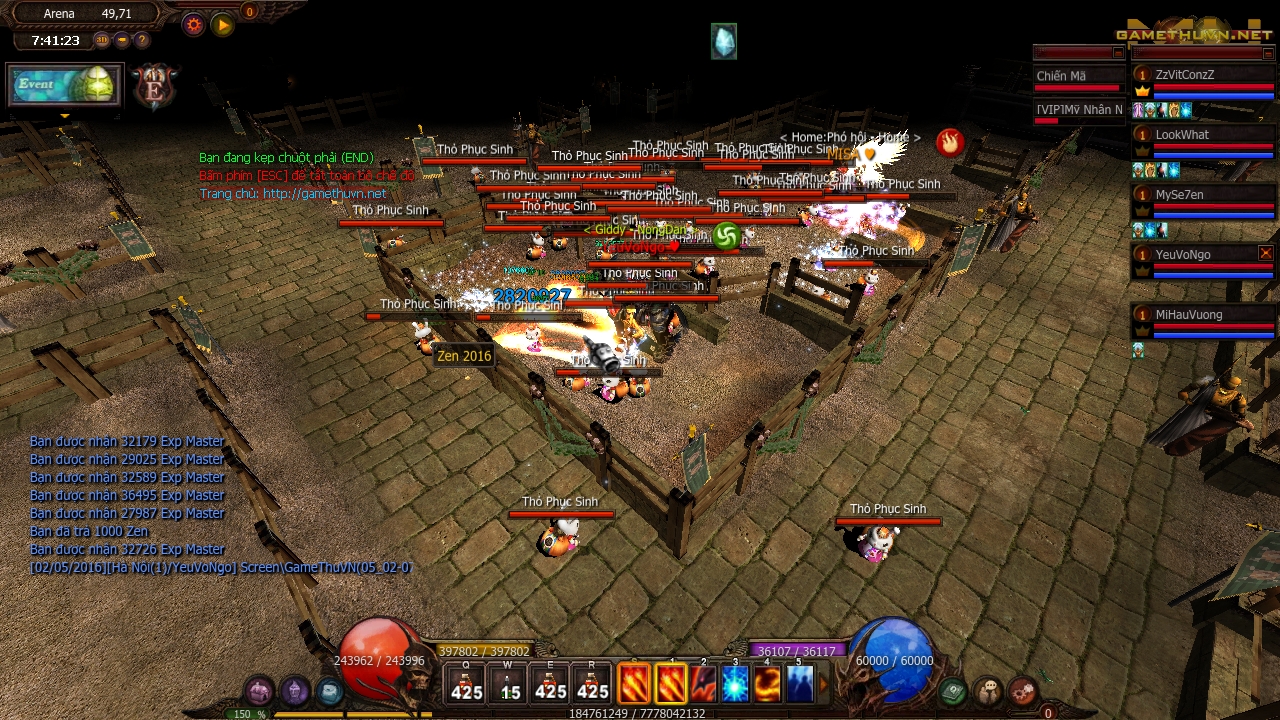Image resolution: width=1280 pixels, height=720 pixels.
Task: Click the yellow play arrow button
Action: 223,25
